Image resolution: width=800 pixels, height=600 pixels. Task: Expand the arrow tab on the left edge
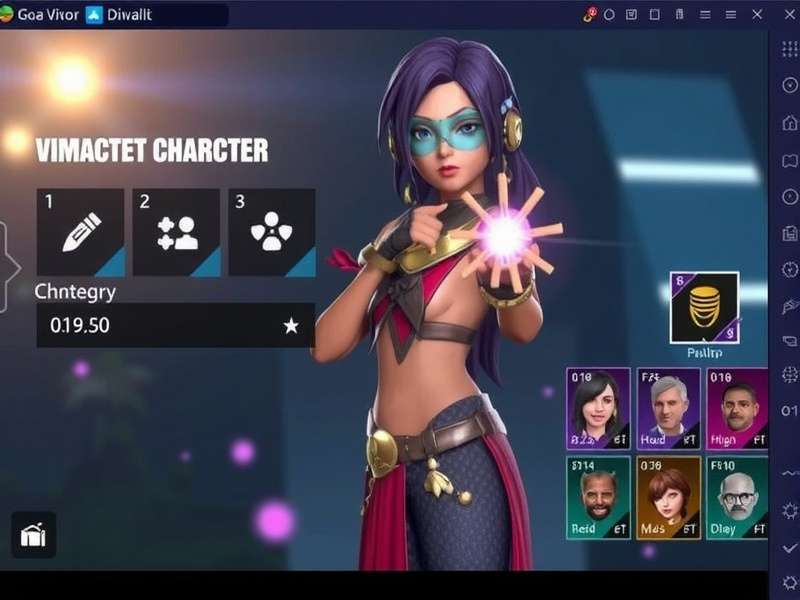pyautogui.click(x=8, y=268)
